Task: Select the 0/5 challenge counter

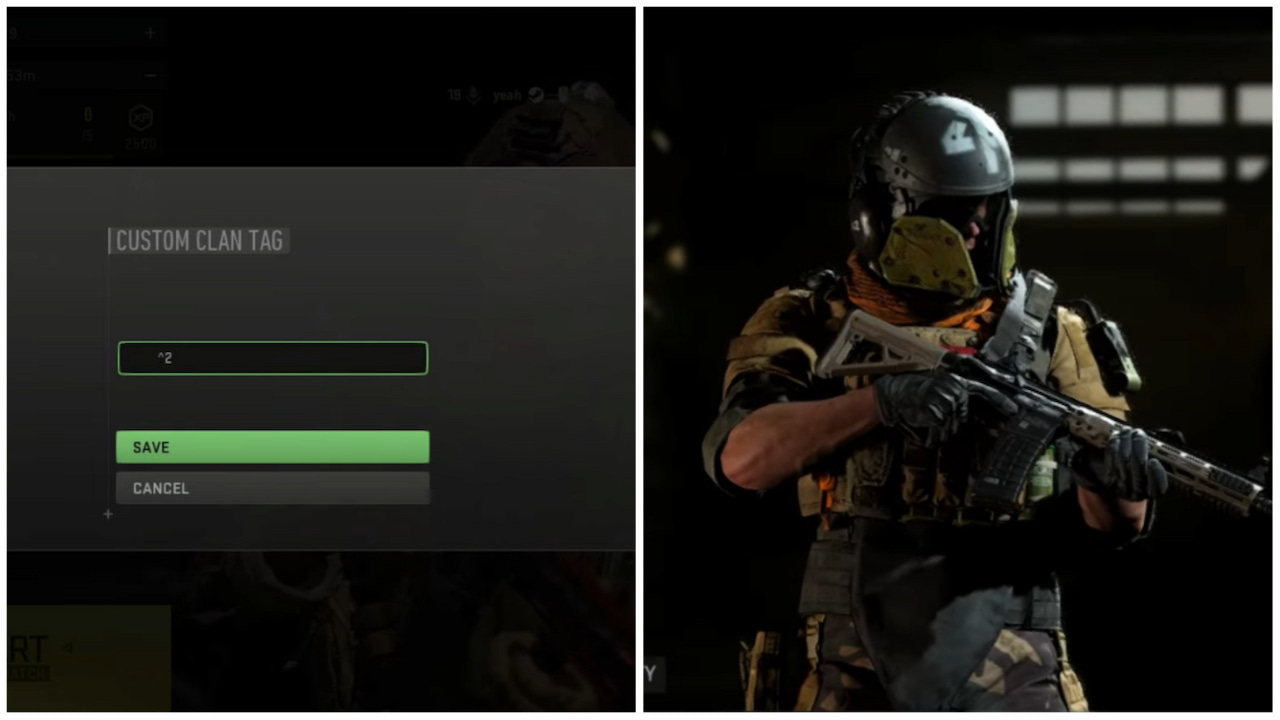Action: [x=87, y=122]
